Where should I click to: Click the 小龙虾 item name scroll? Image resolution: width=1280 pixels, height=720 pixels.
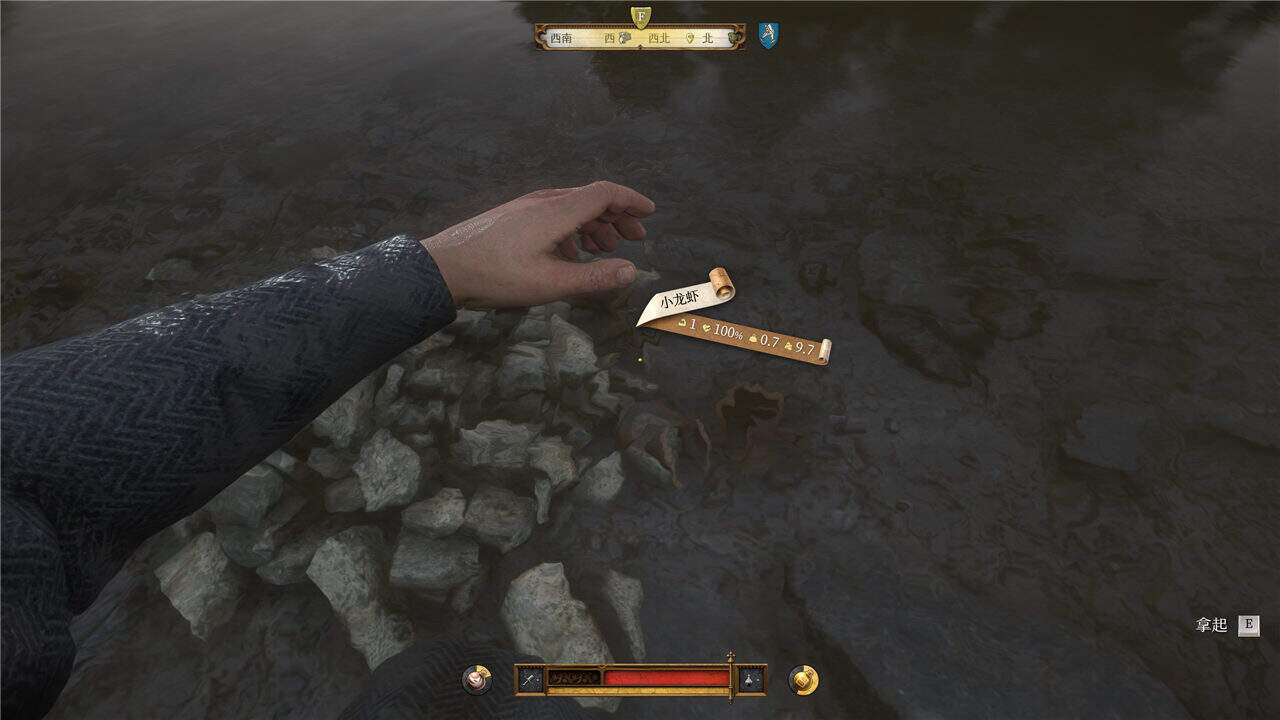[686, 298]
